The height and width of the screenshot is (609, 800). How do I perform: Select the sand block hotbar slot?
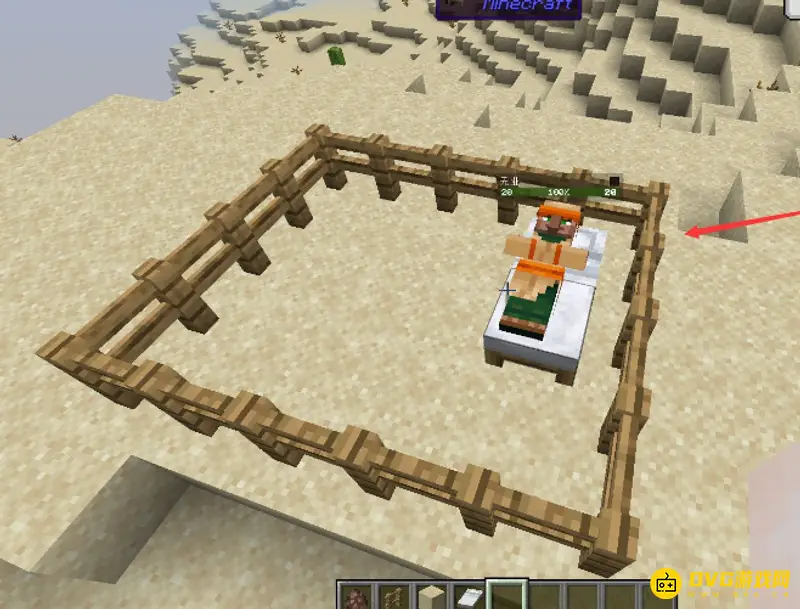pos(432,597)
